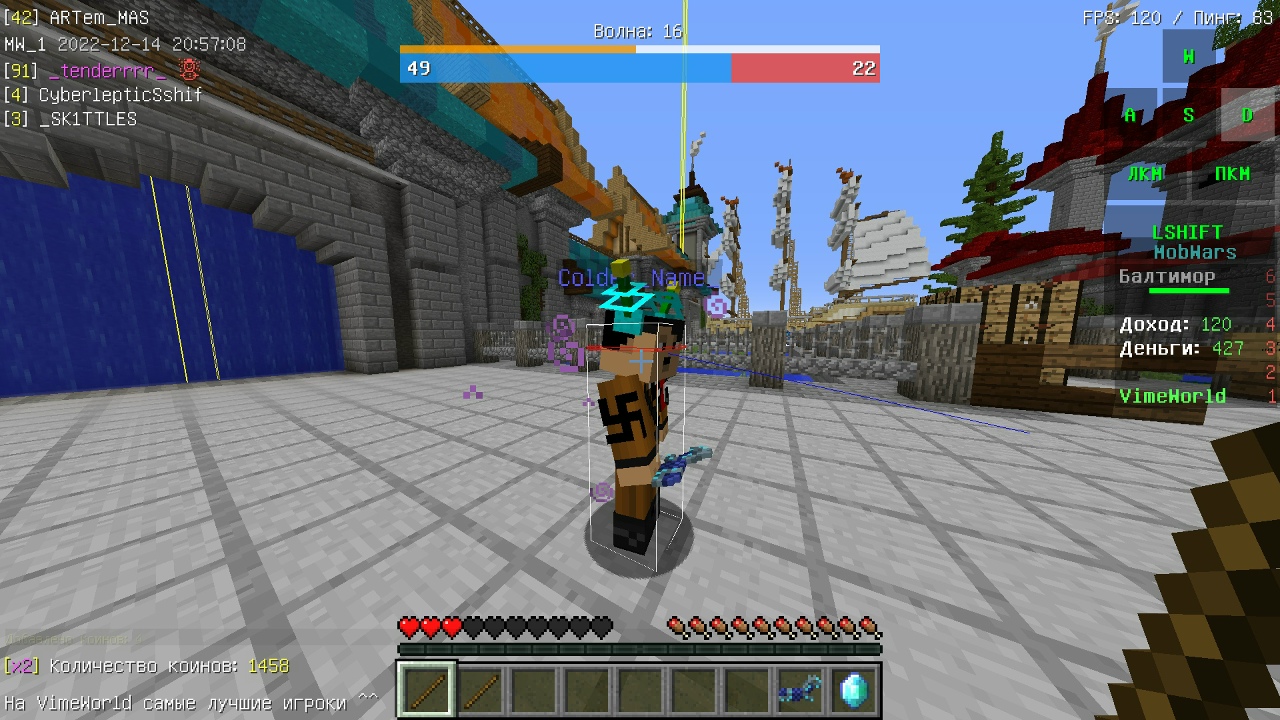Viewport: 1280px width, 720px height.
Task: Click the orange wave progress bar
Action: tap(520, 47)
